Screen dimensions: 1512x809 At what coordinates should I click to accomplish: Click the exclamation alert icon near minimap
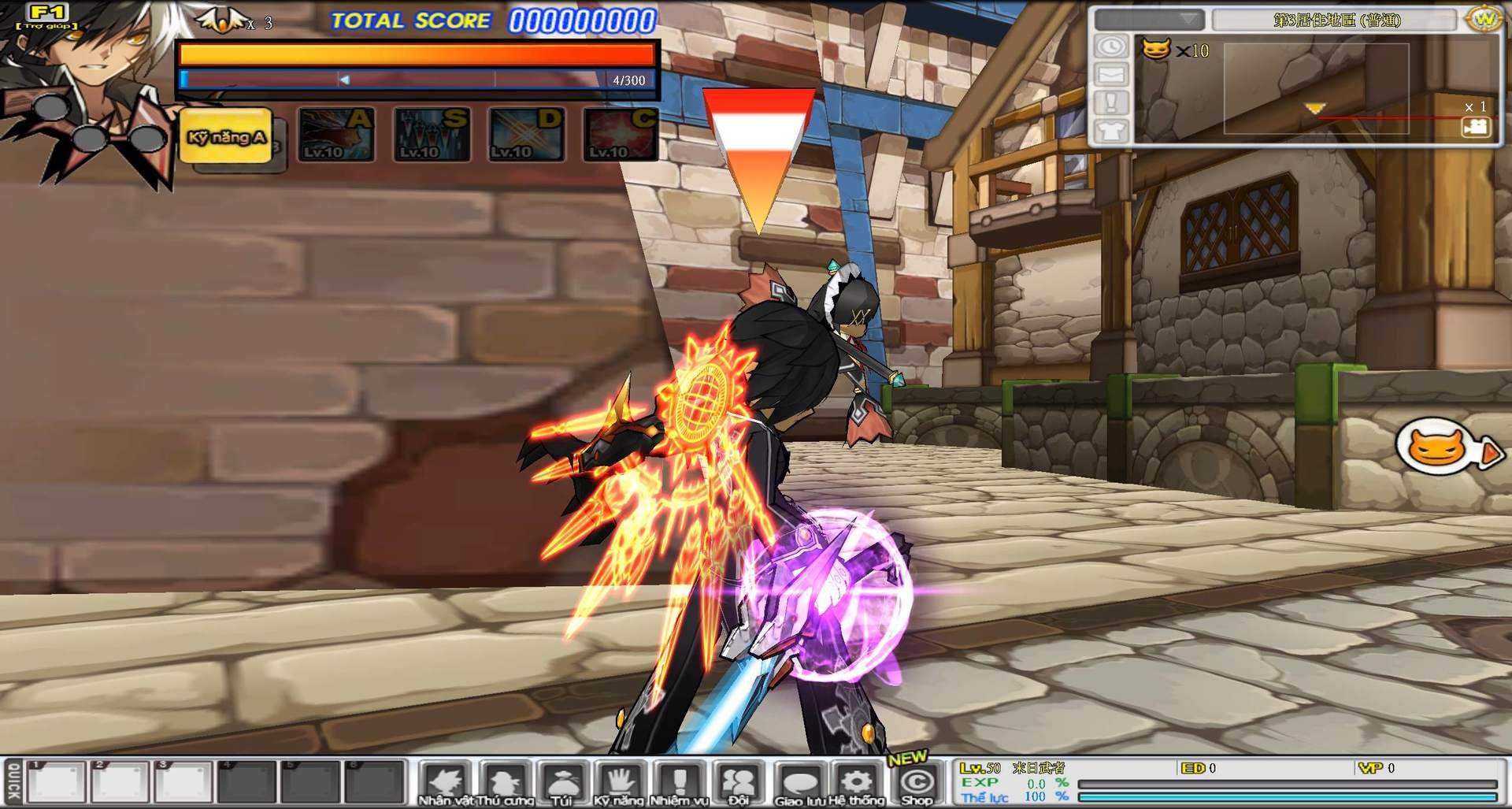[1110, 101]
